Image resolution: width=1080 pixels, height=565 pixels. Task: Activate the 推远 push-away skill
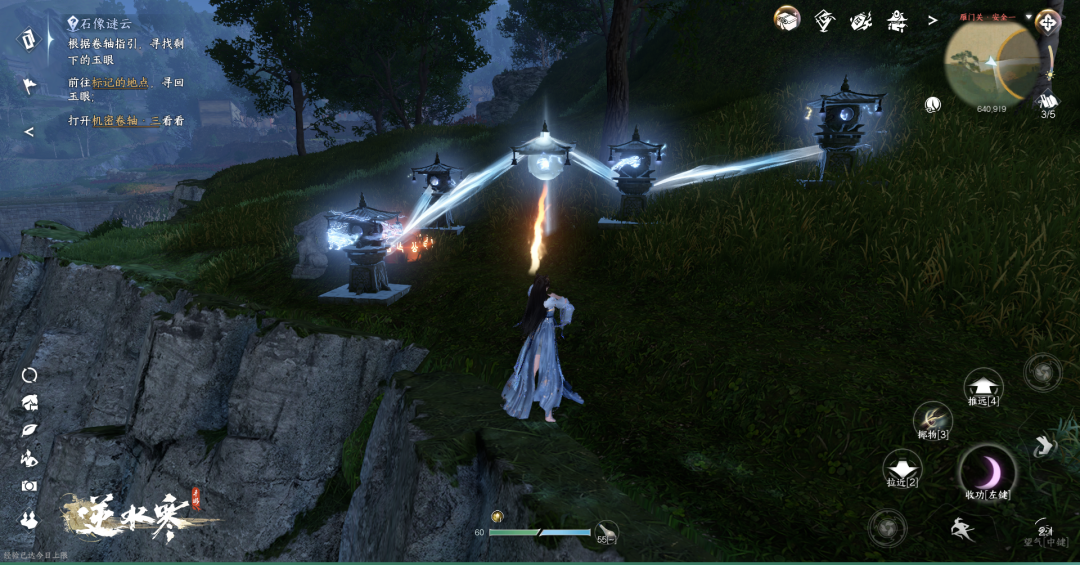[983, 386]
